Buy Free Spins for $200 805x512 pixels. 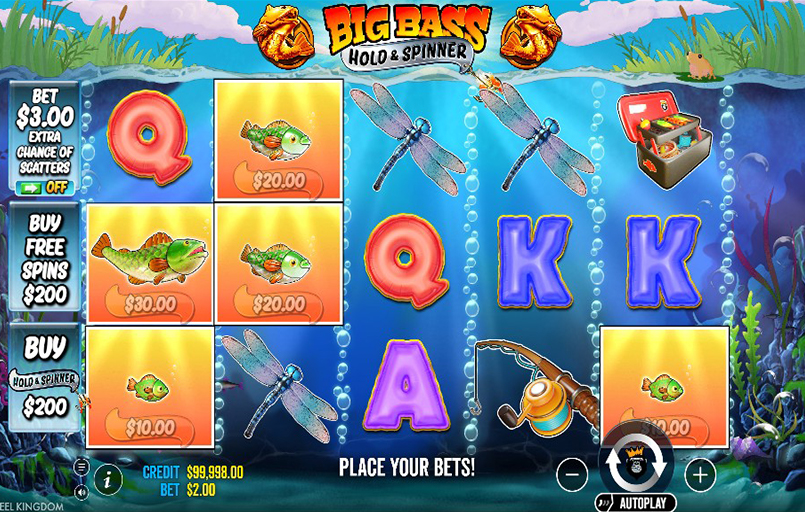click(x=44, y=258)
